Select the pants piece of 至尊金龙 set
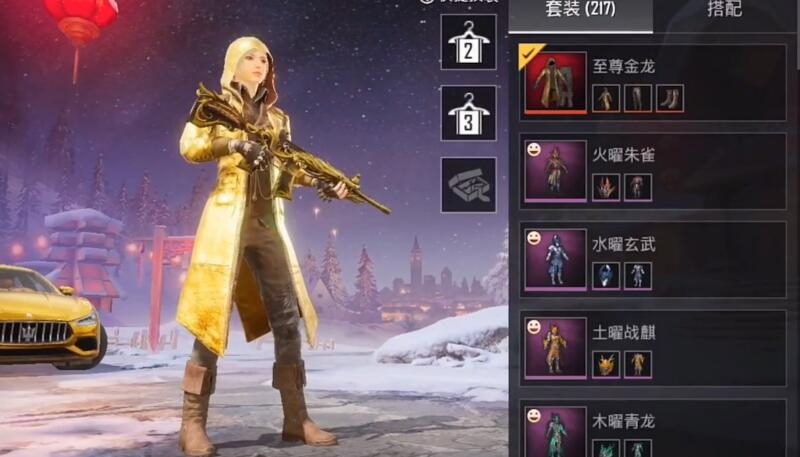The width and height of the screenshot is (800, 457). [638, 98]
